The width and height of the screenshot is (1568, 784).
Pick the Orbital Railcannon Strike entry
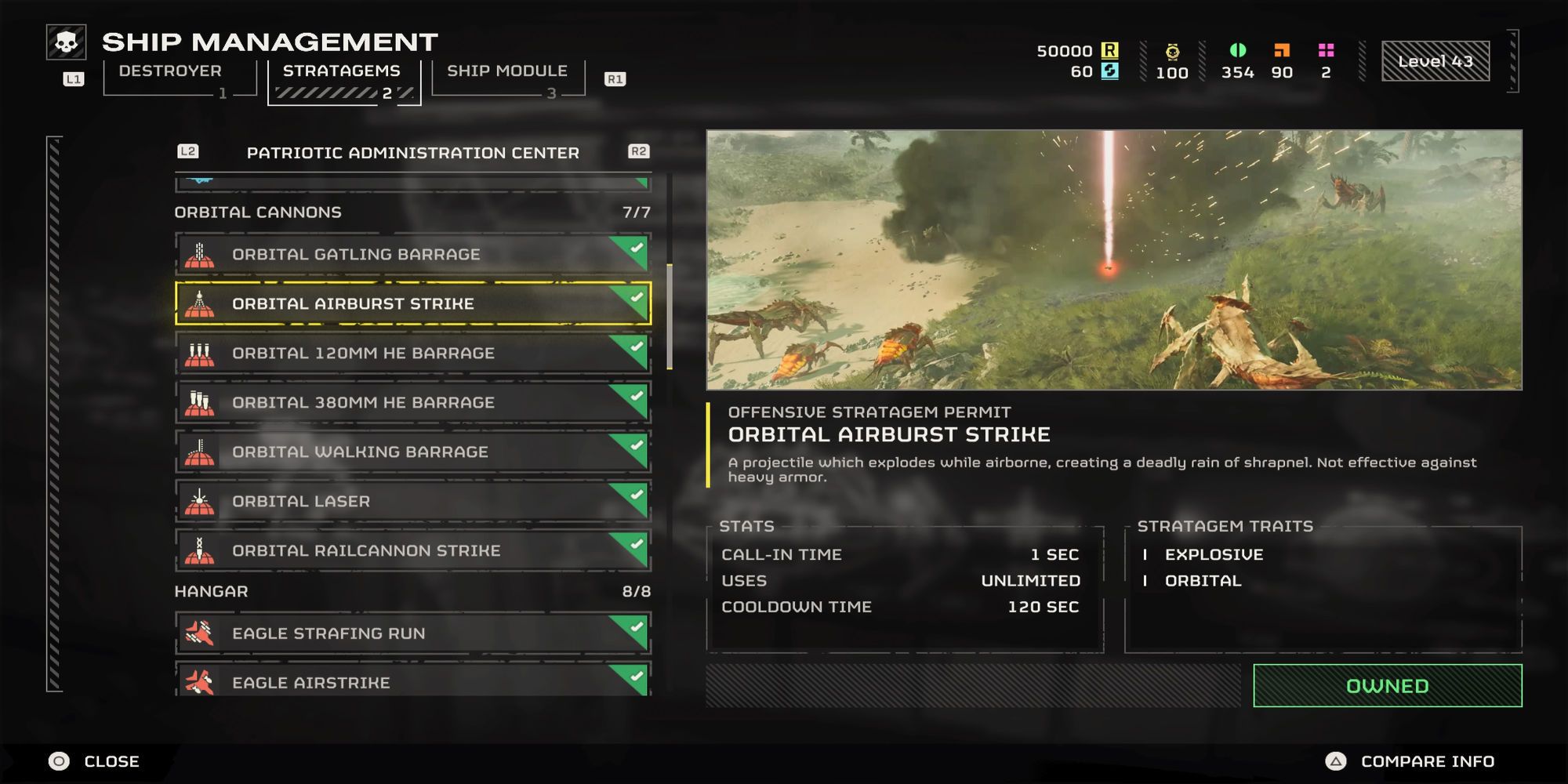(x=412, y=550)
